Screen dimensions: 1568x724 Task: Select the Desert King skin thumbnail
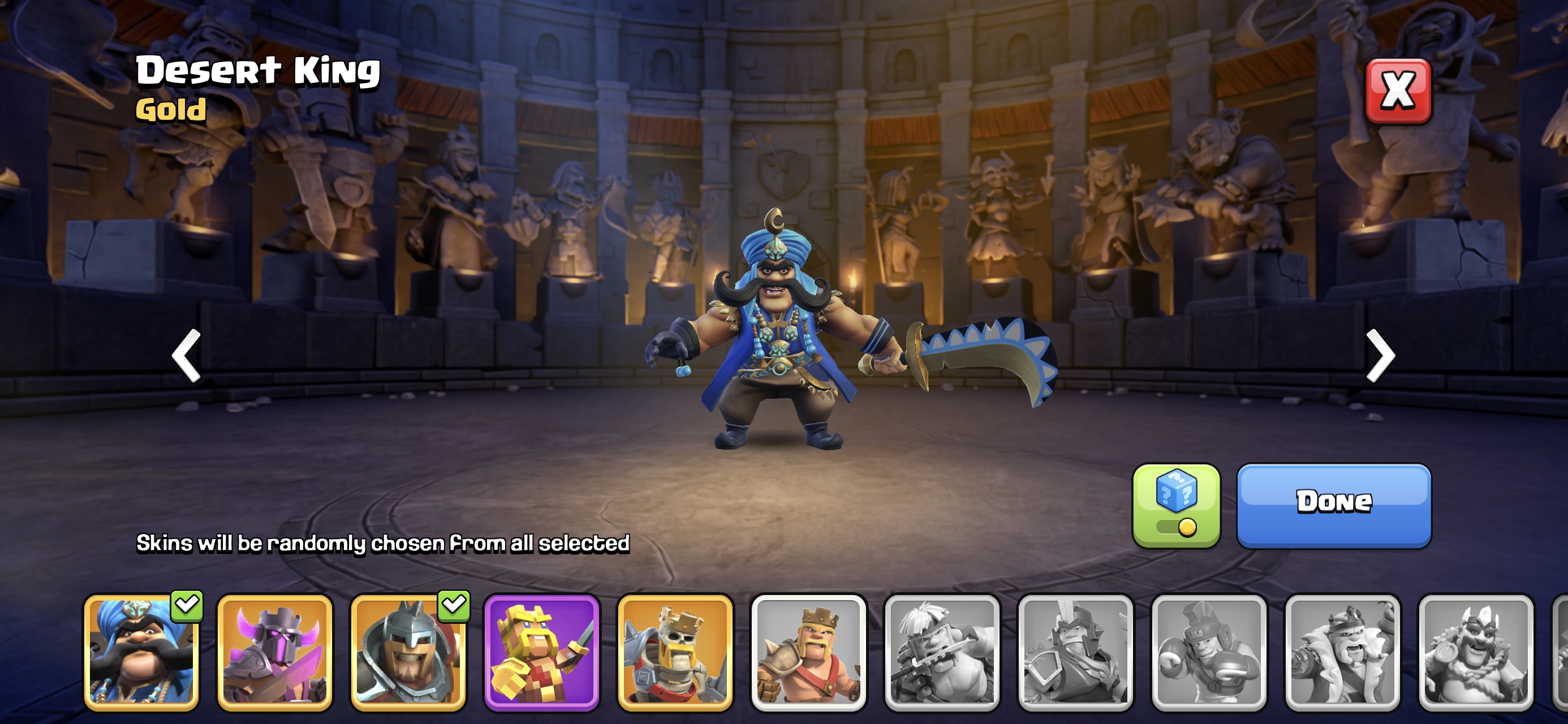click(141, 653)
